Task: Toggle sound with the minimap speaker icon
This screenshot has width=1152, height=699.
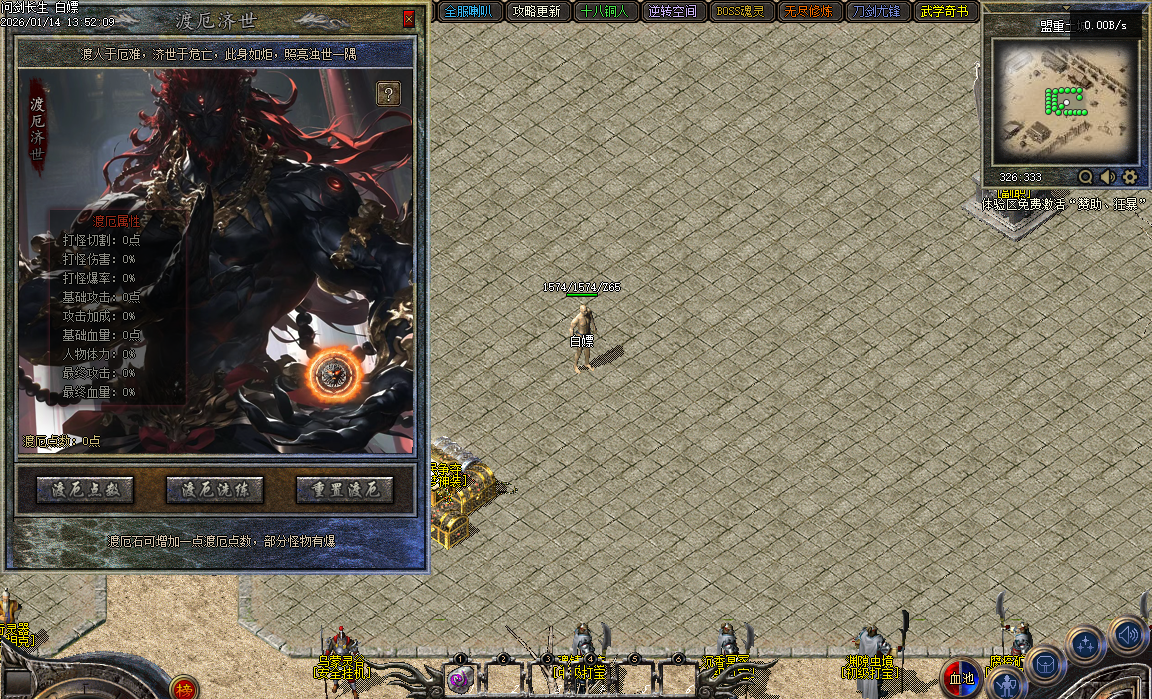Action: click(1108, 177)
